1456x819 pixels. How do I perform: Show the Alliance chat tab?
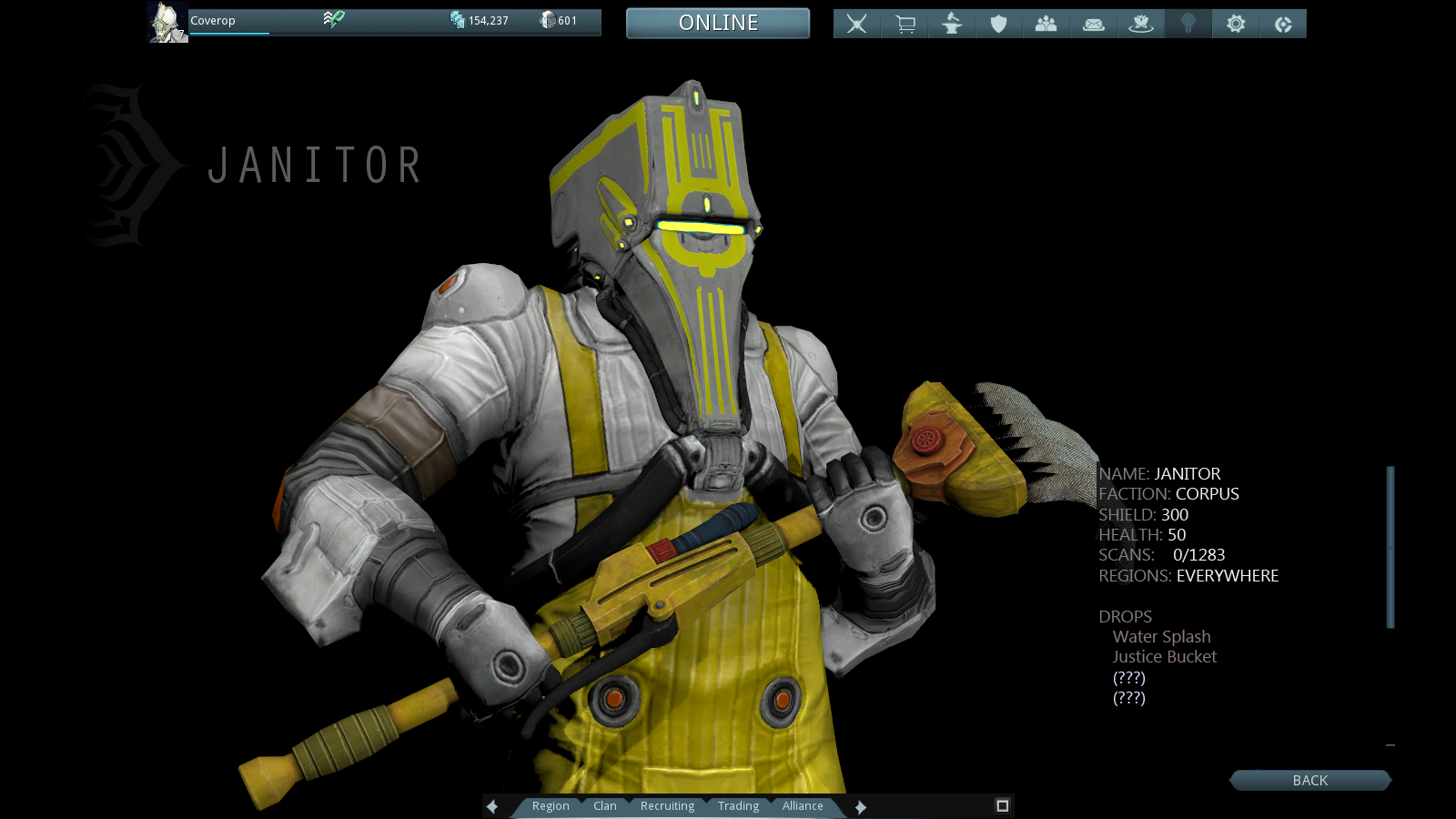(803, 806)
